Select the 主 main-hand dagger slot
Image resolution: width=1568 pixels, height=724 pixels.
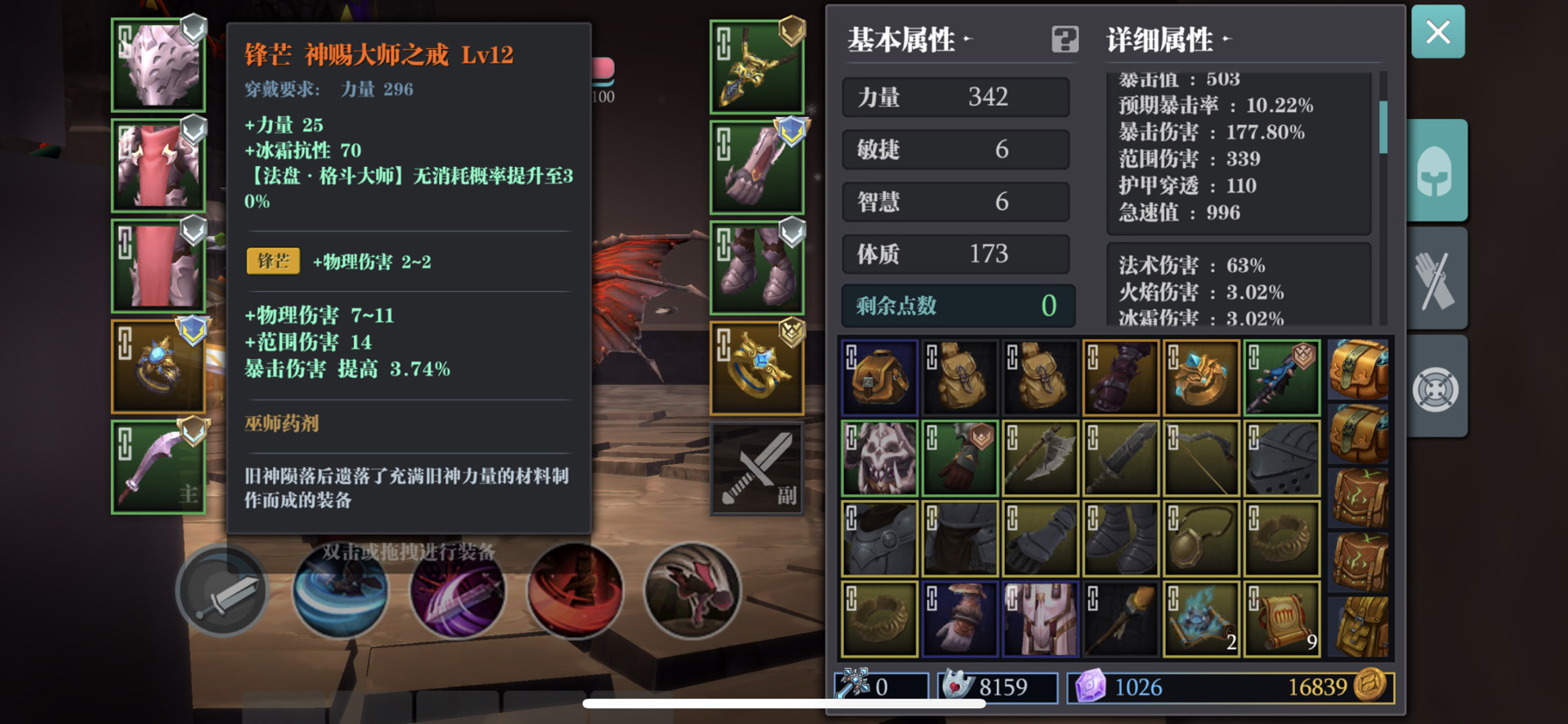pos(157,466)
